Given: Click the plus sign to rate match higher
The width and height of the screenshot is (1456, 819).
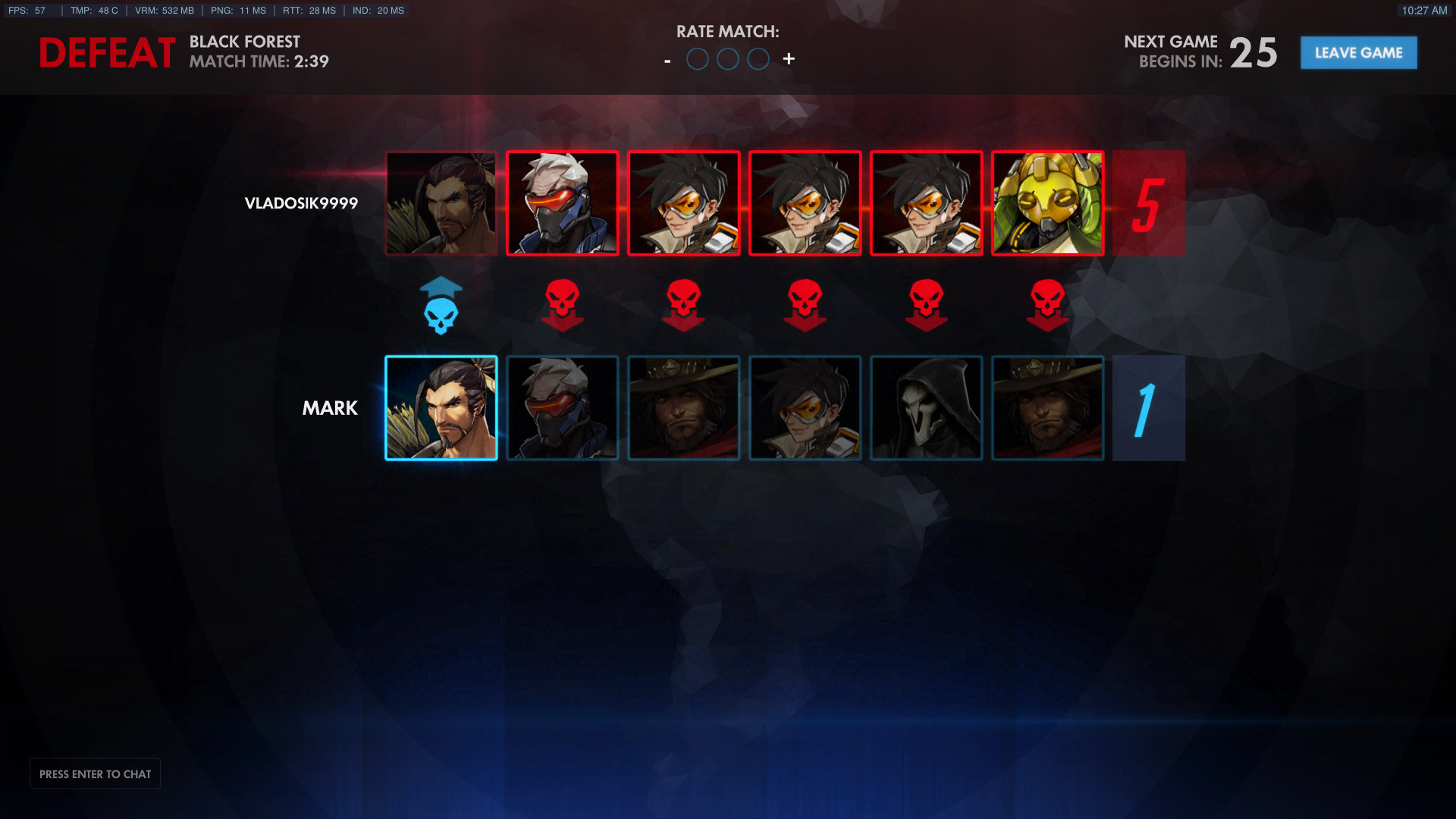Looking at the screenshot, I should pos(789,59).
